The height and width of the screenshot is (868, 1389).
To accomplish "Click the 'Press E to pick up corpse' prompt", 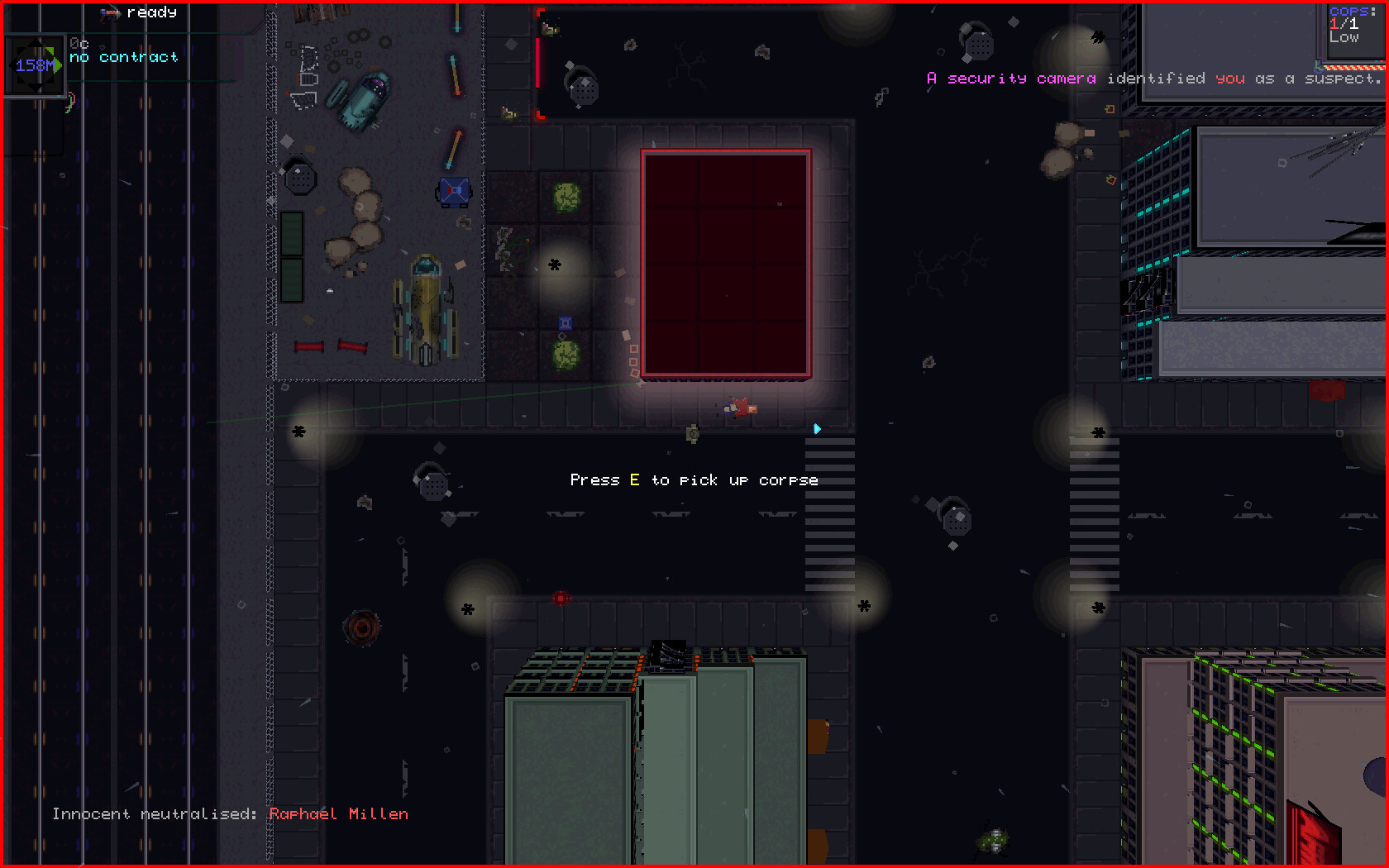I will point(694,479).
